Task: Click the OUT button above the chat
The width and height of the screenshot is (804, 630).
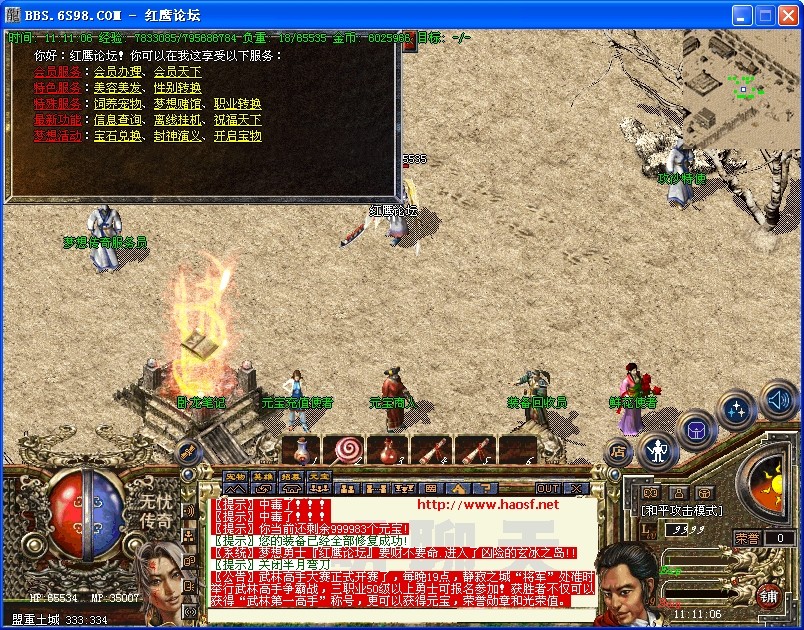Action: tap(548, 488)
